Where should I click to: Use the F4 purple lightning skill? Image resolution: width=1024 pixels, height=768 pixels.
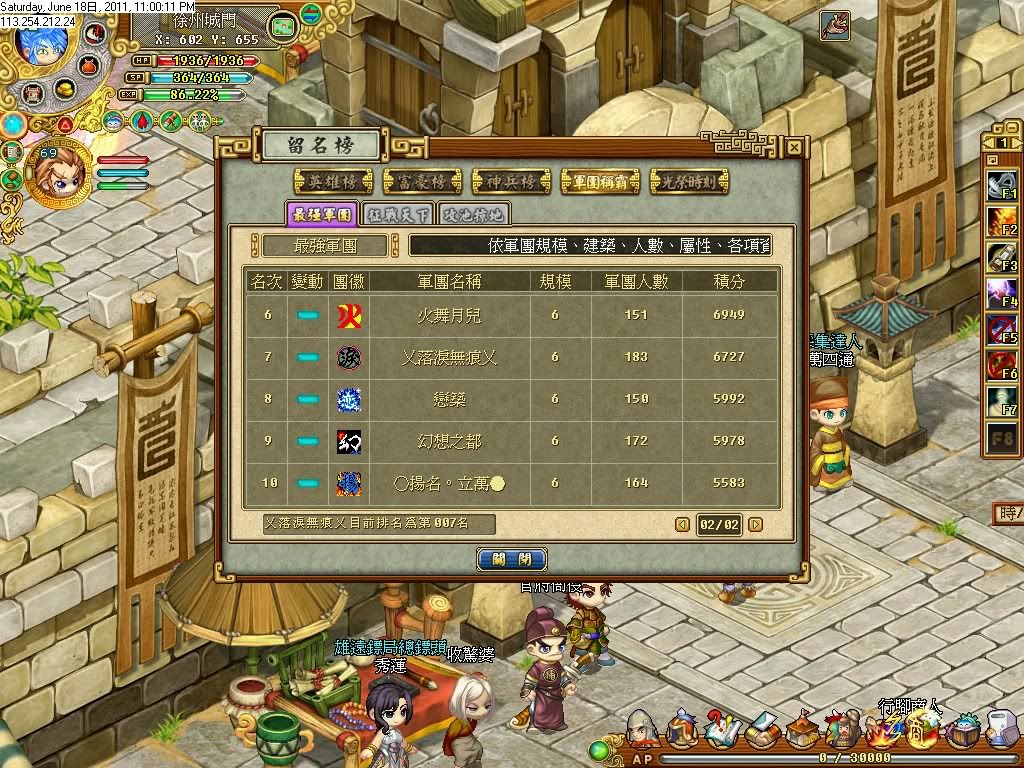[1001, 293]
